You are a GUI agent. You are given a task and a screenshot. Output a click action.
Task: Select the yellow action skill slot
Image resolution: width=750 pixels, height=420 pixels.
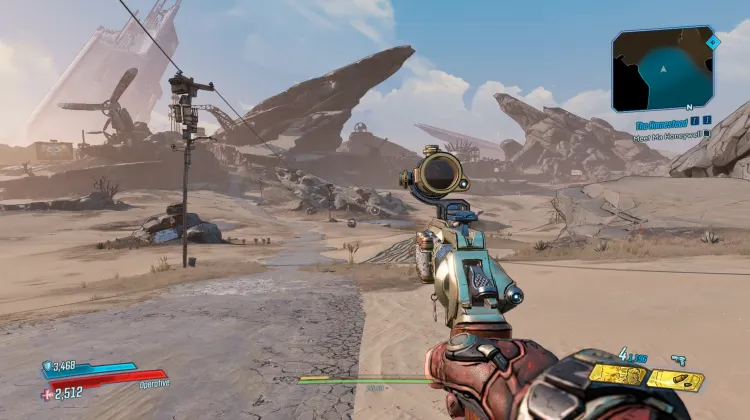(x=617, y=374)
